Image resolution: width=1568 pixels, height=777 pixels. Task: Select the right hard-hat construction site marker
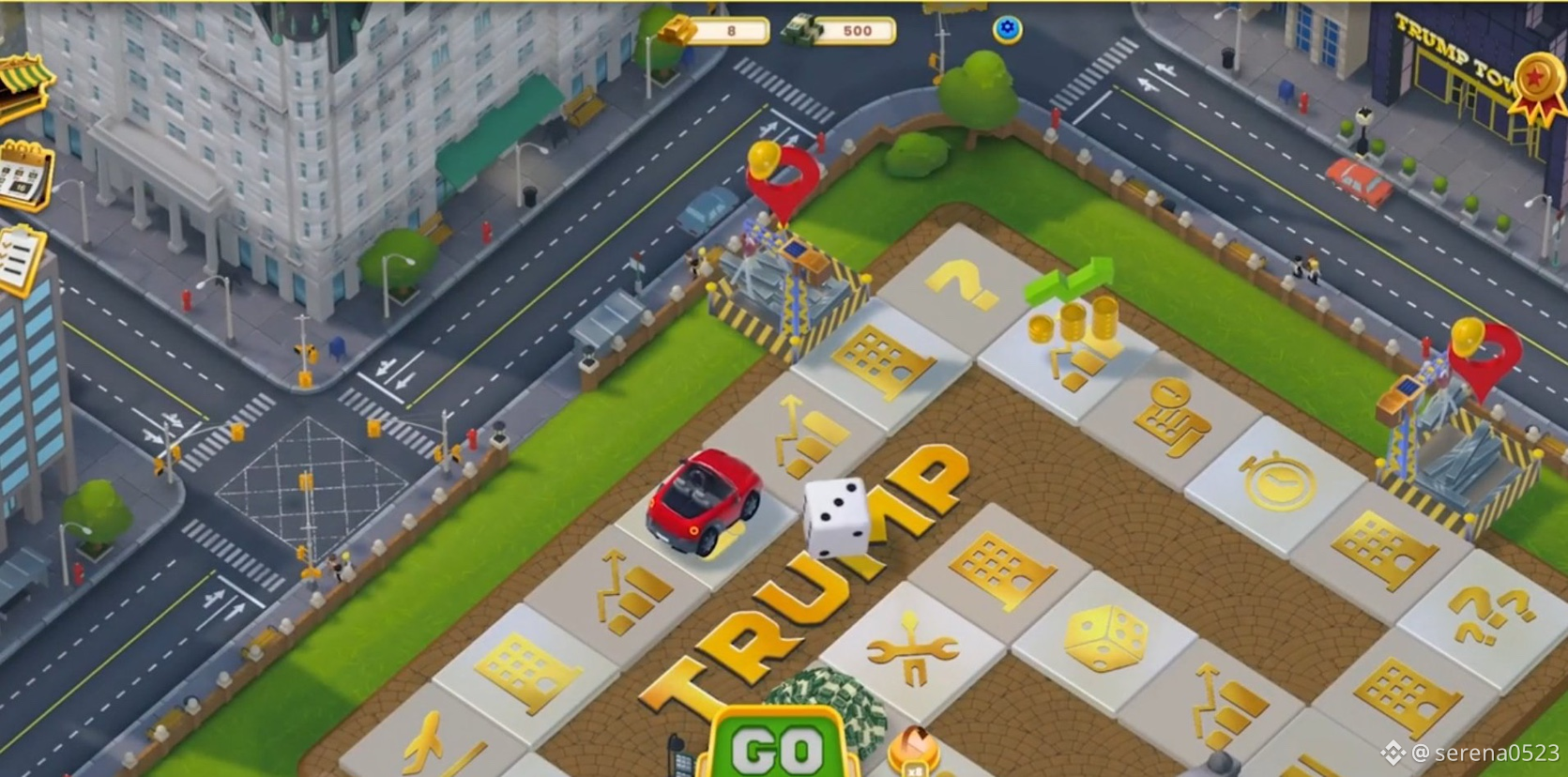tap(1483, 352)
